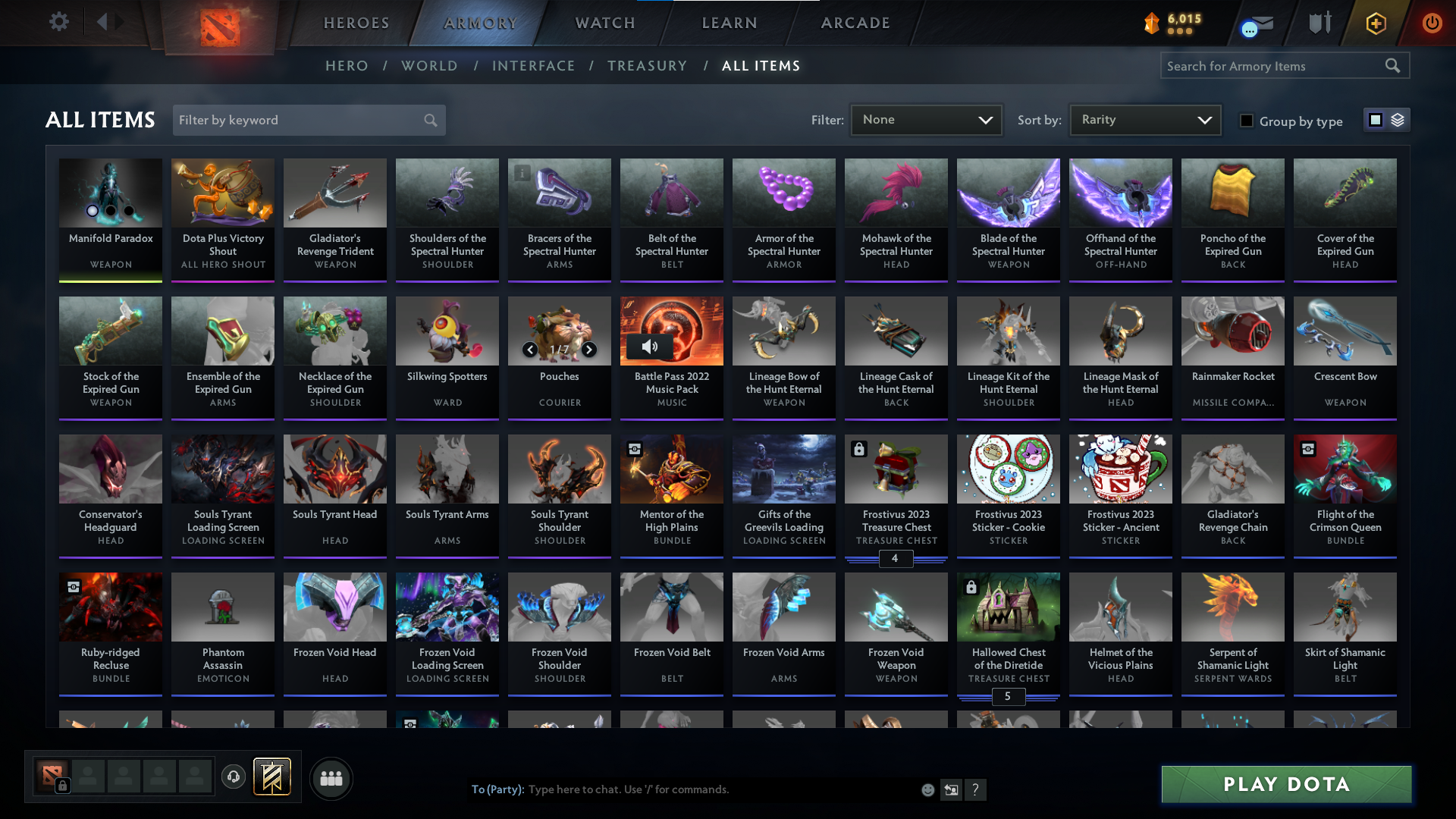Open the Filter dropdown set to None
1456x819 pixels.
coord(926,119)
